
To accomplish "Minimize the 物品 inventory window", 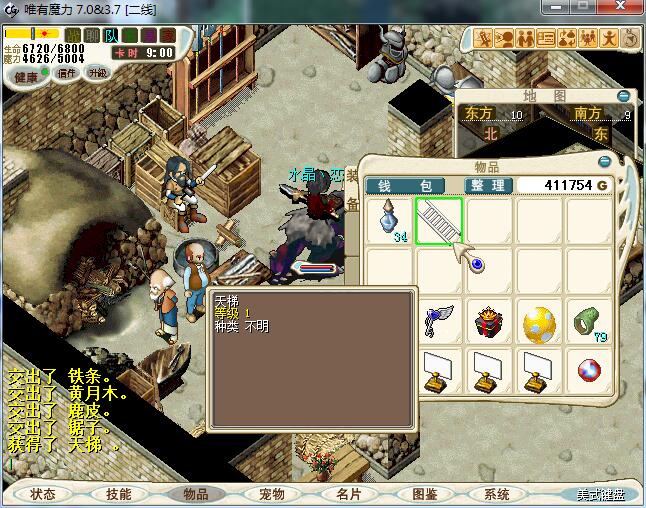I will click(x=604, y=161).
